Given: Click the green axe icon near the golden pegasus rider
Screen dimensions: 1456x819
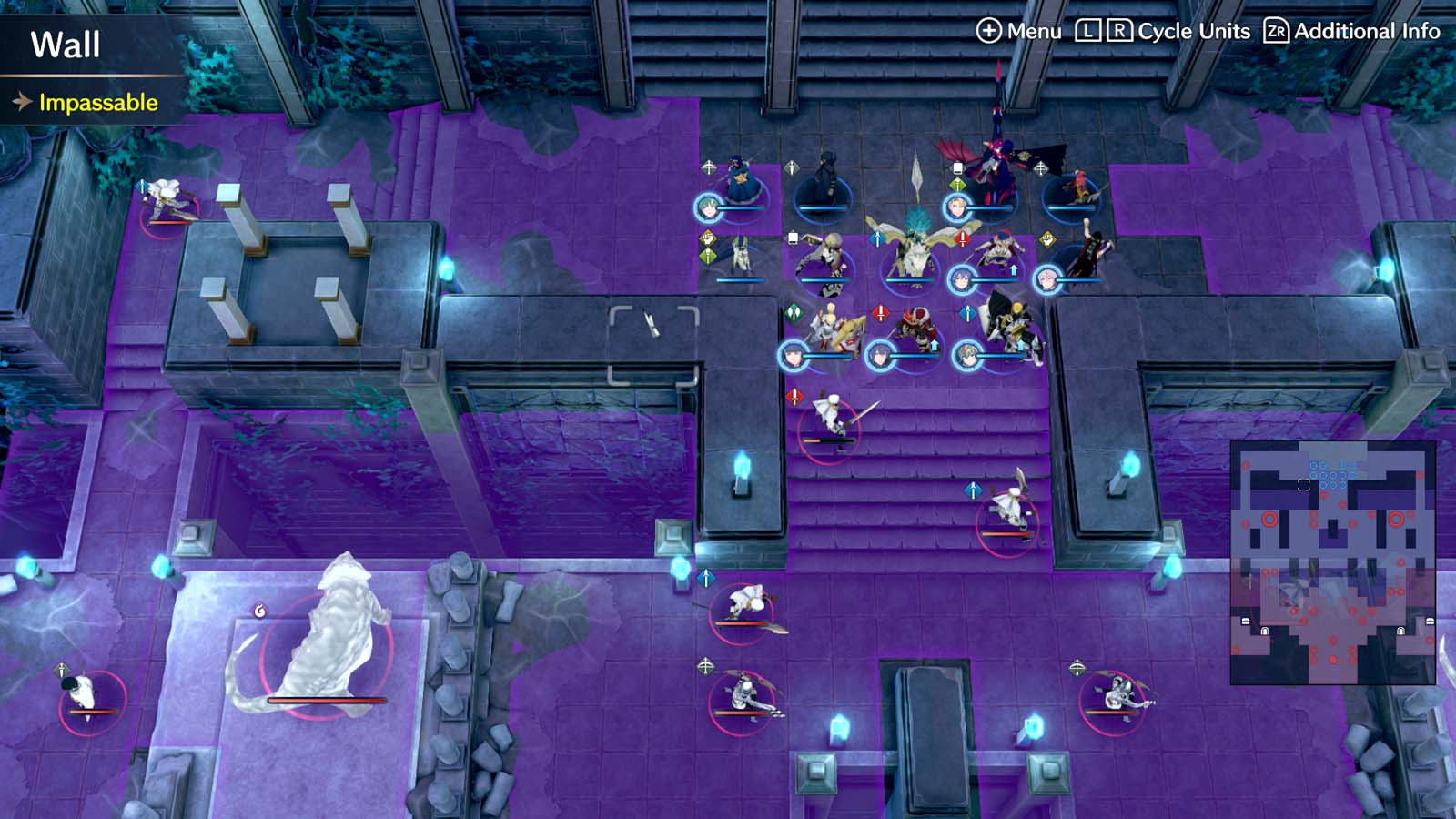Looking at the screenshot, I should [x=794, y=311].
